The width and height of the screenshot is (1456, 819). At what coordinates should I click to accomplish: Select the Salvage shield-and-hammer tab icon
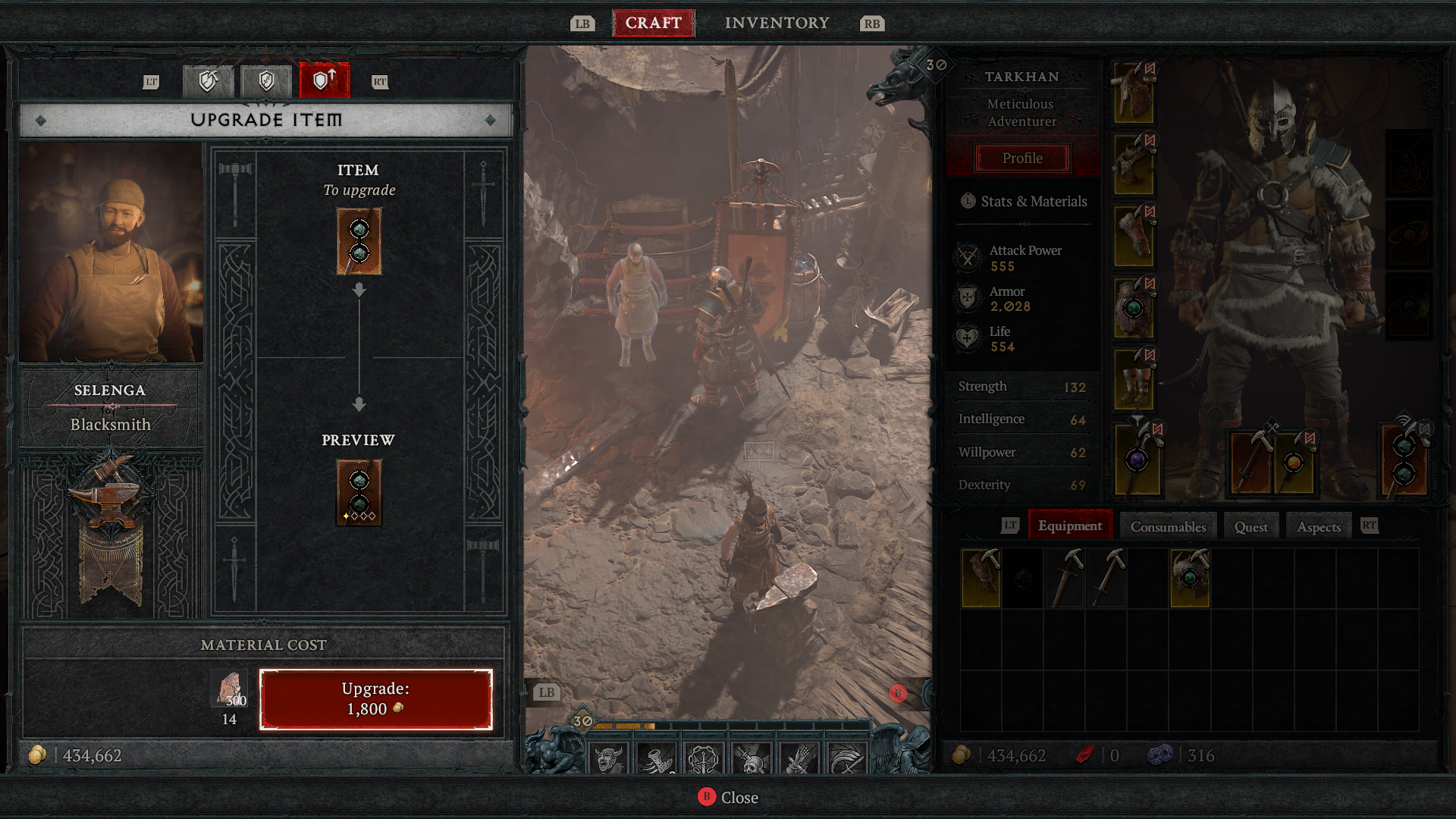pos(207,81)
